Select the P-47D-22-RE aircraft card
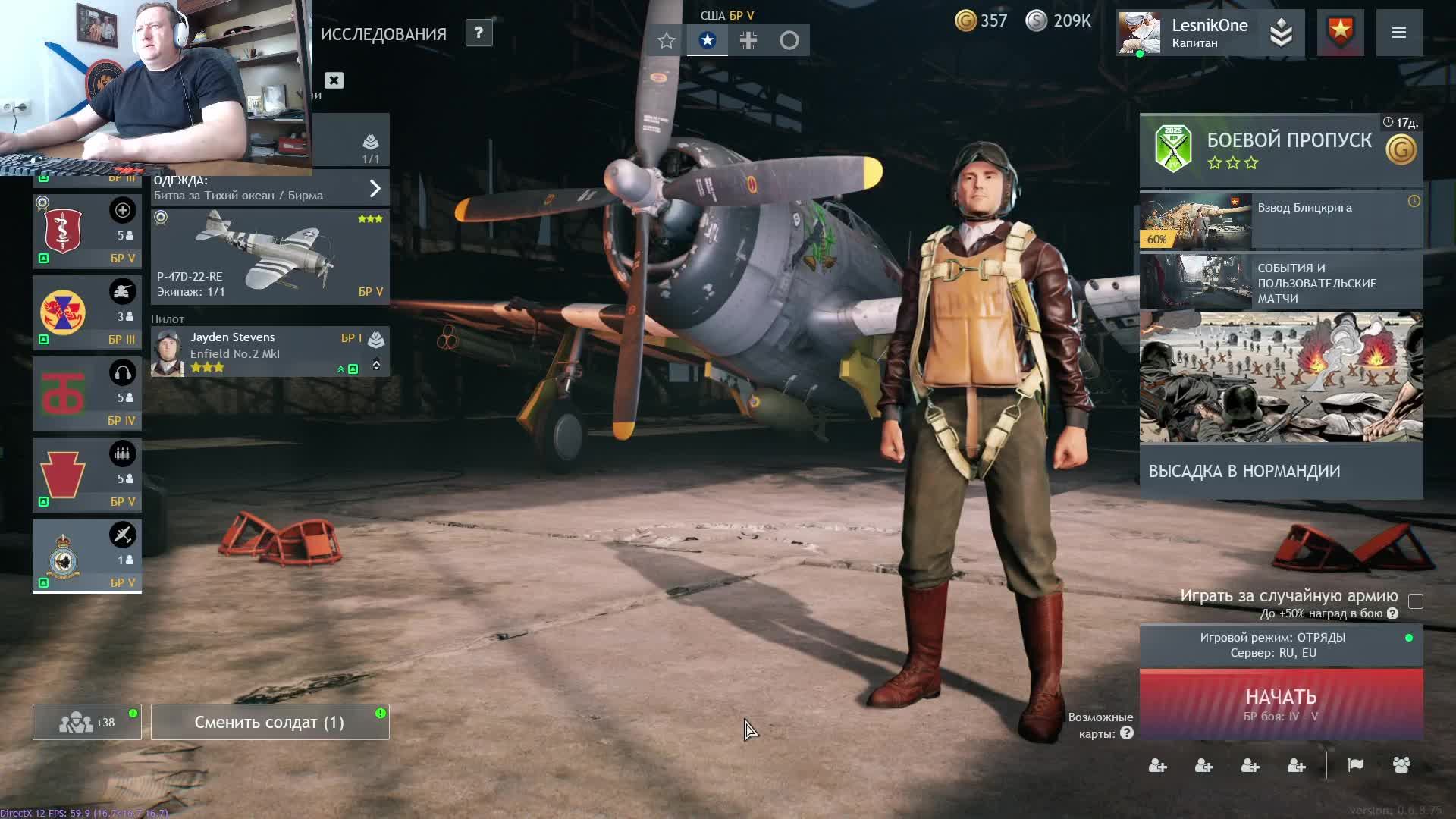The image size is (1456, 819). click(270, 256)
